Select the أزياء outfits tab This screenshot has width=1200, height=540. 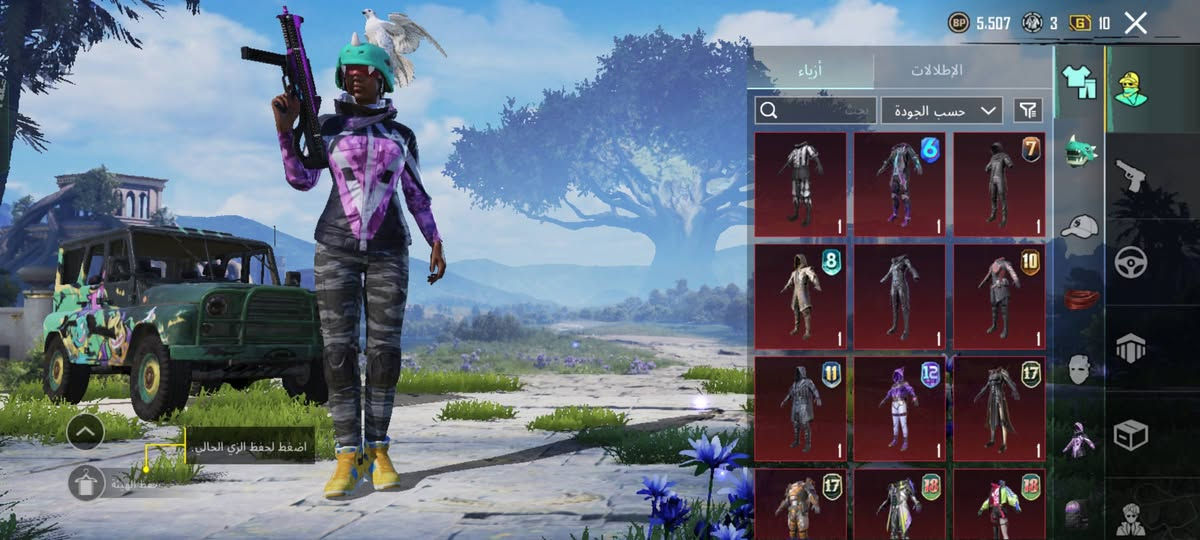click(810, 70)
